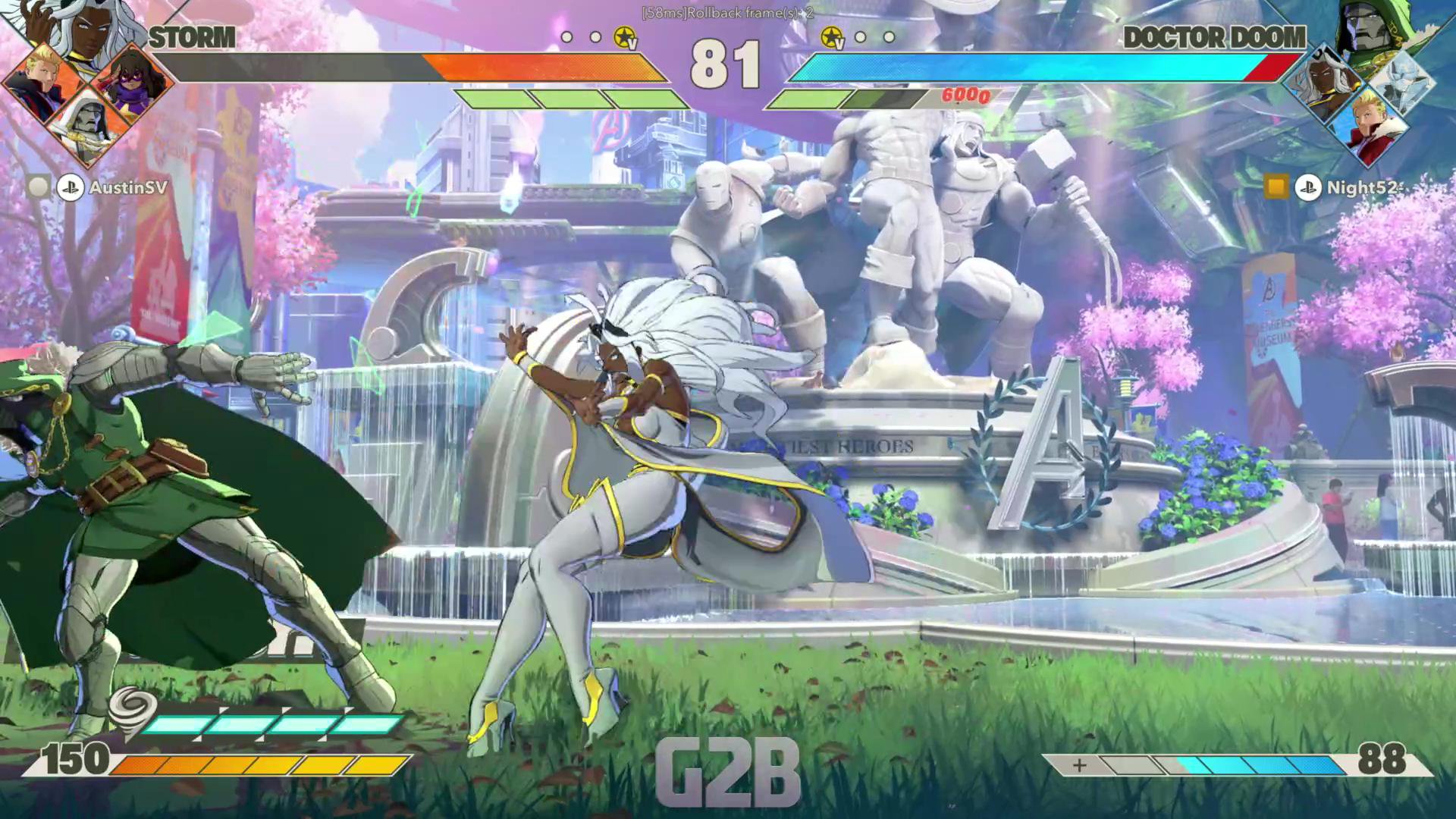
Task: Choose the Ms. Marvel assist portrait
Action: pos(134,85)
